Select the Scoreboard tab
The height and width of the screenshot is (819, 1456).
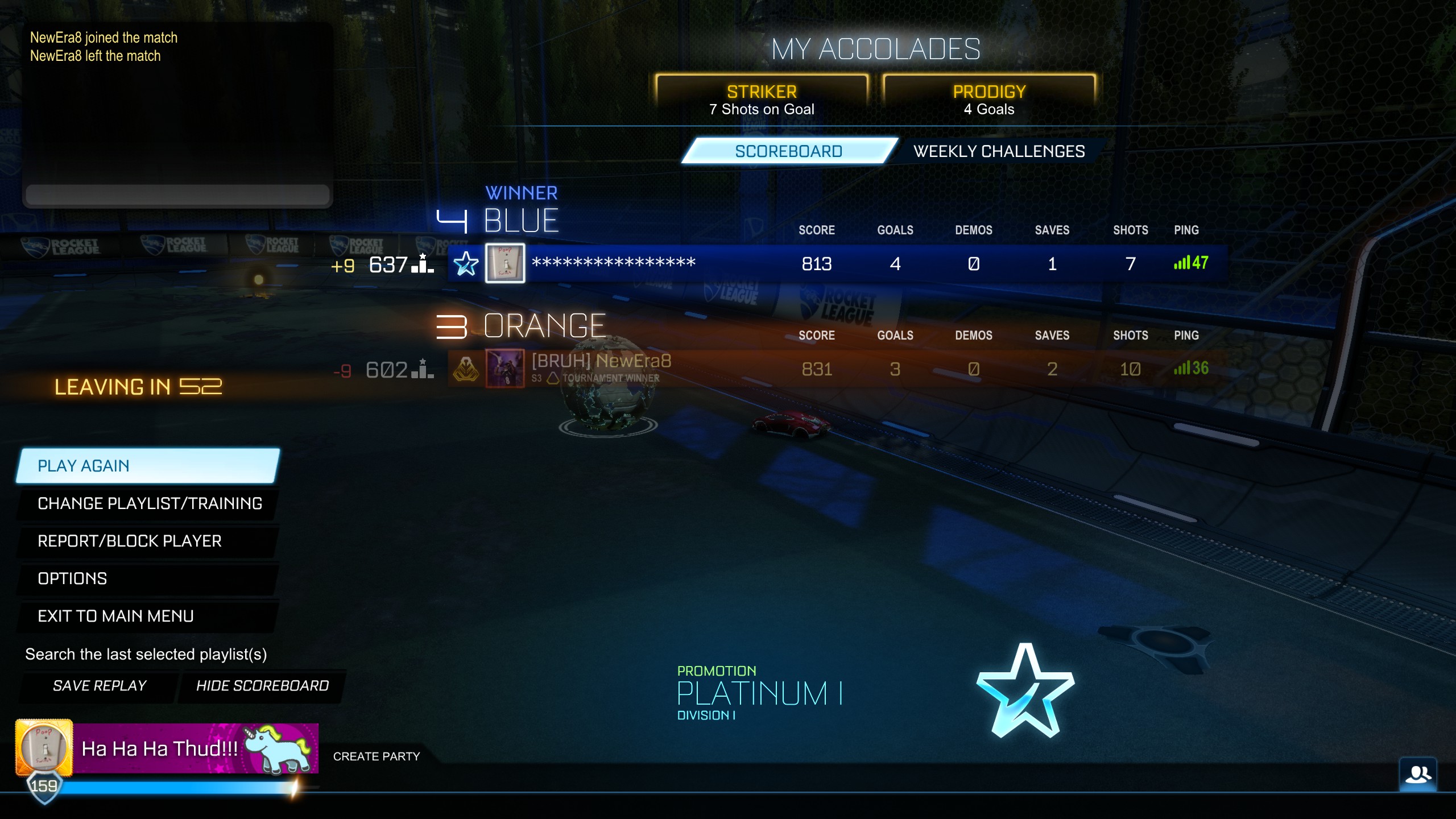(788, 151)
